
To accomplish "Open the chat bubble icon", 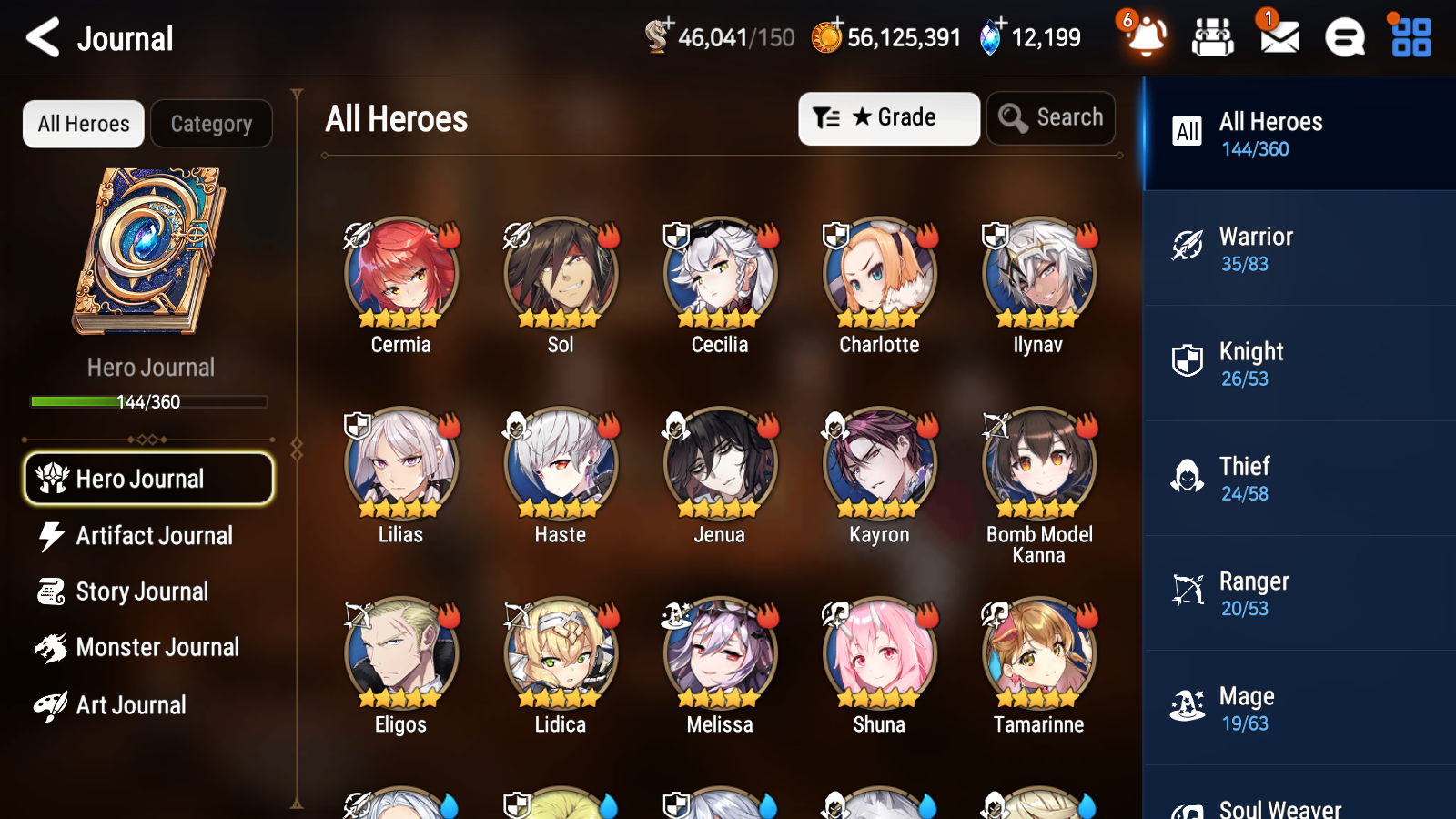I will coord(1343,37).
